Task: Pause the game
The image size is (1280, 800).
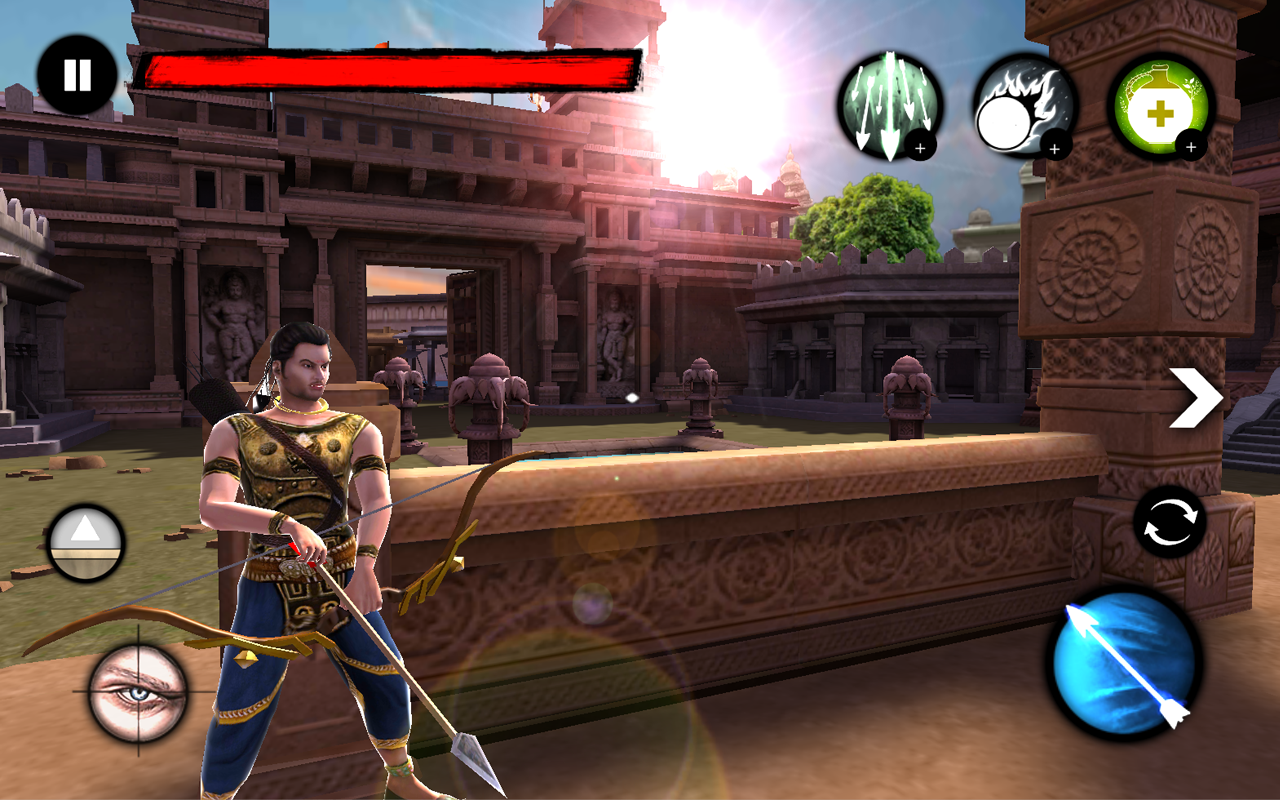Action: pos(76,72)
